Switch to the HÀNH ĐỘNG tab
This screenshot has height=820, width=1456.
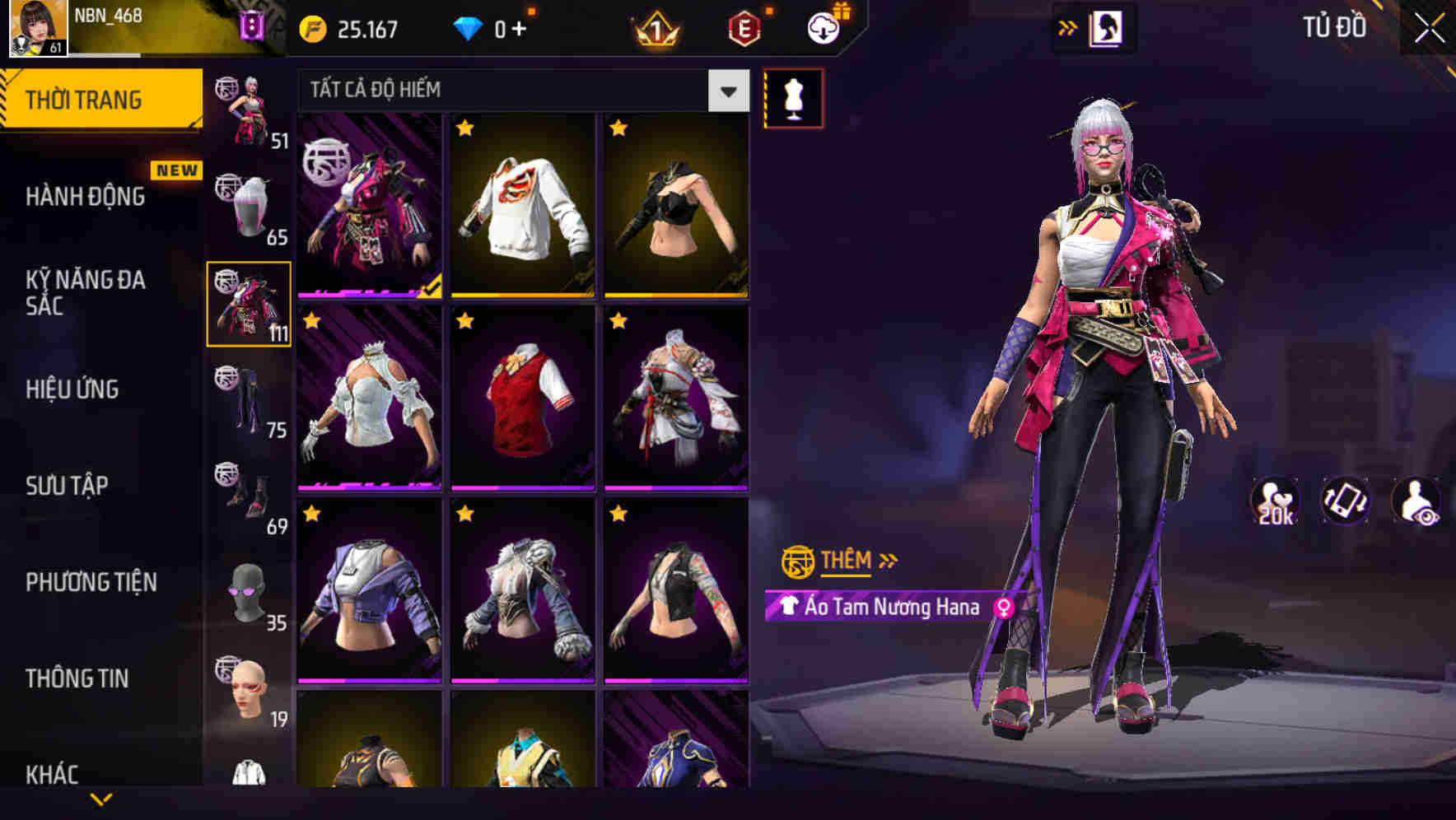coord(85,198)
